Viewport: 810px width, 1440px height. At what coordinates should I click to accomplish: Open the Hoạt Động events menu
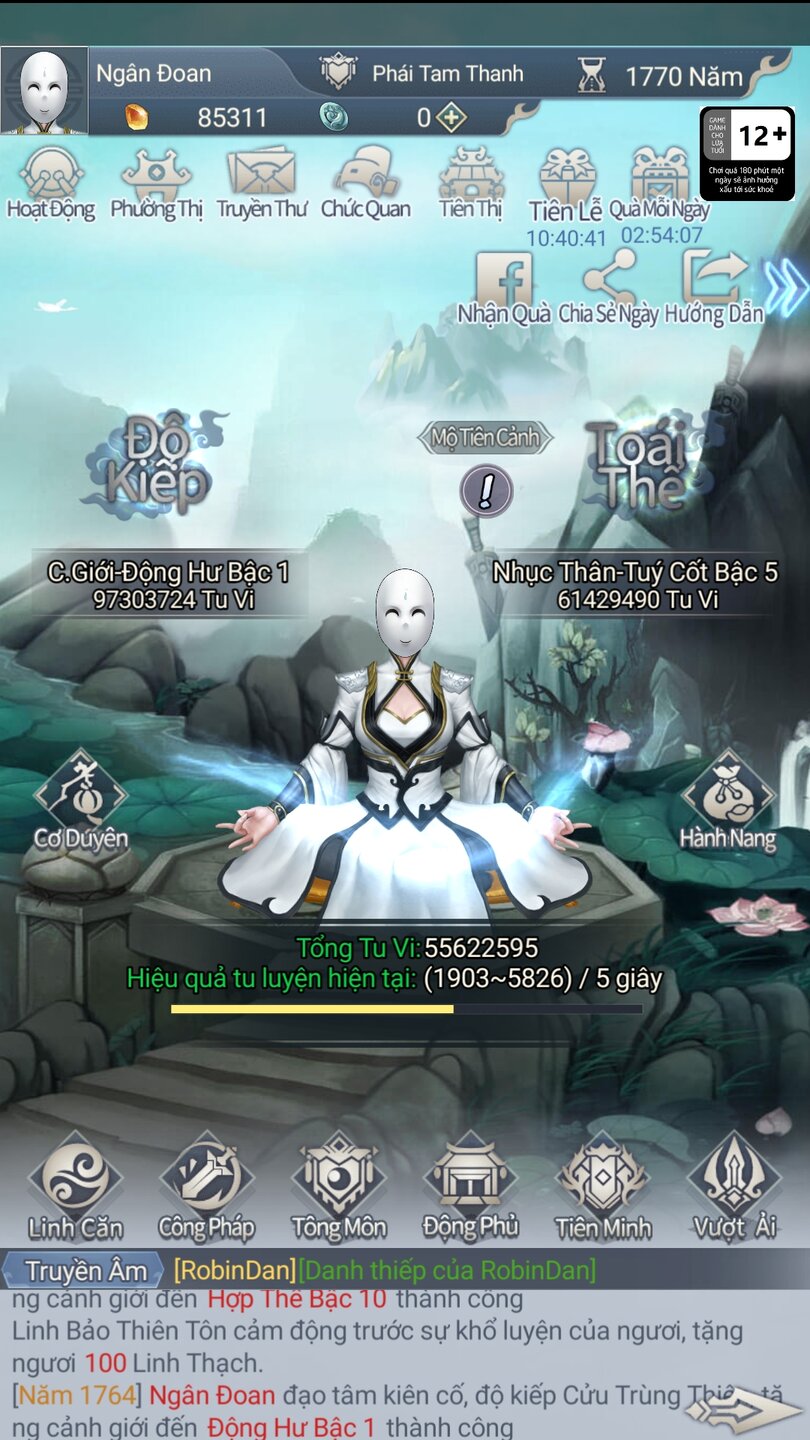click(51, 180)
